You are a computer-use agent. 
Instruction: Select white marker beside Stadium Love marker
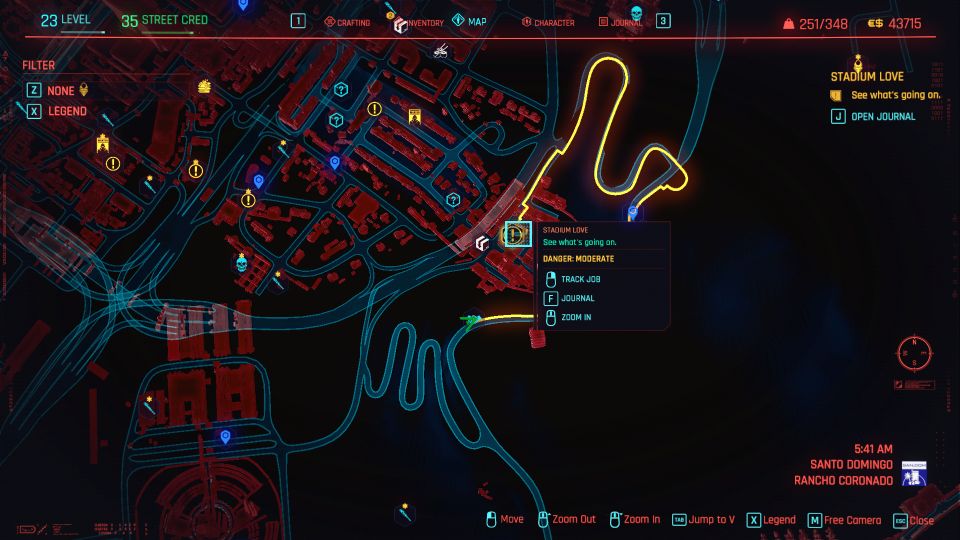[x=482, y=242]
